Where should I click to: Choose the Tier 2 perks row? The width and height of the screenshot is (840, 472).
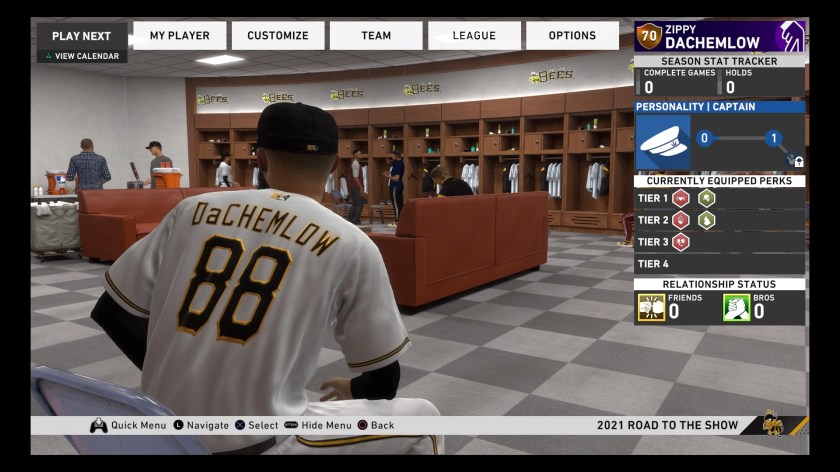tap(720, 220)
